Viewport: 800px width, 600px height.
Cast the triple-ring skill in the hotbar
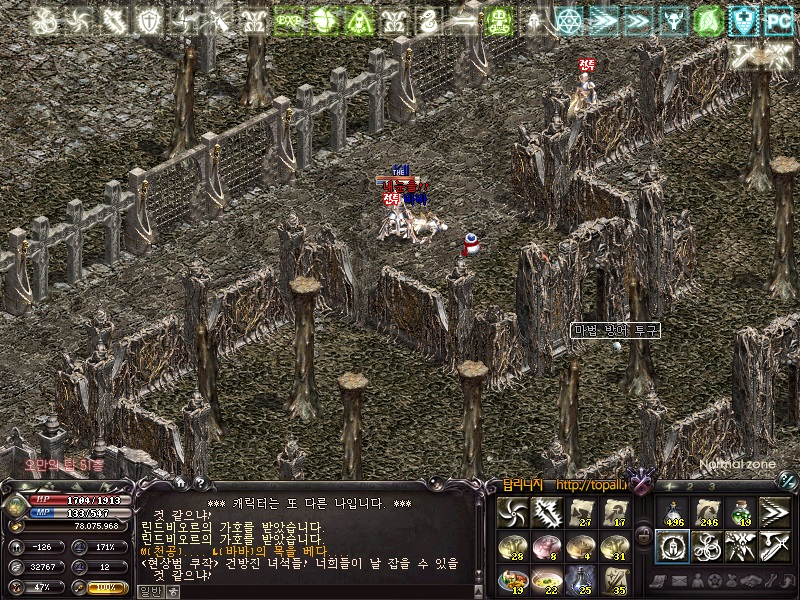707,545
